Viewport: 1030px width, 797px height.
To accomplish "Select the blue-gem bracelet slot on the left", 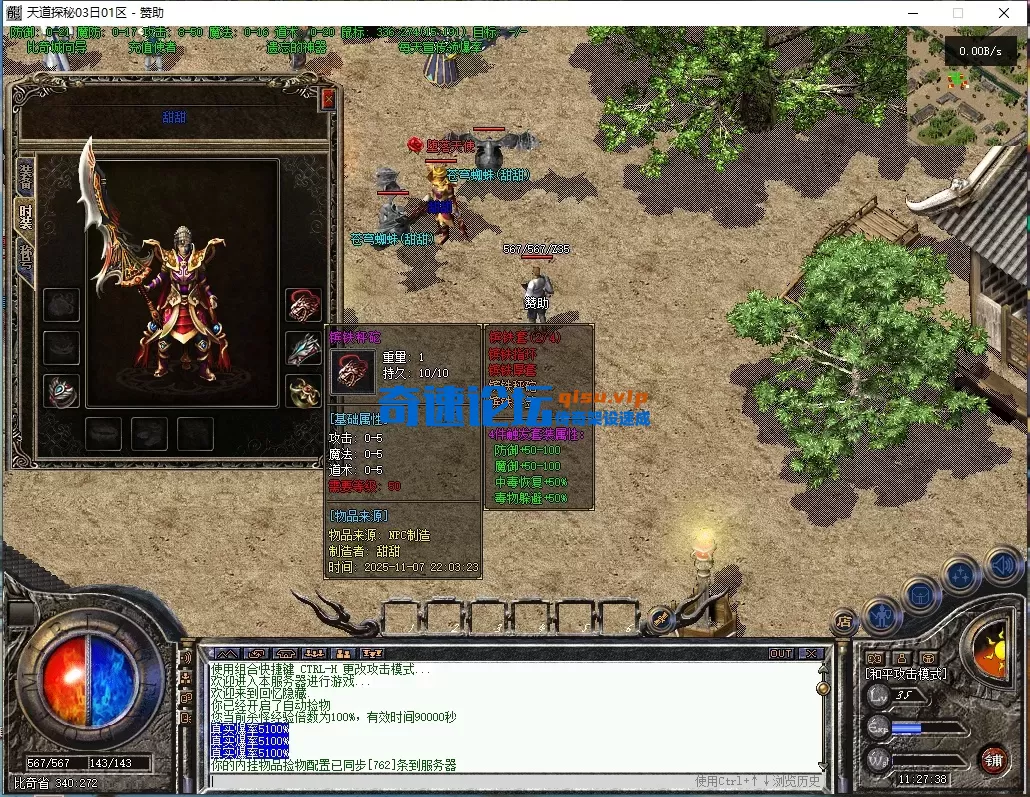I will click(61, 391).
